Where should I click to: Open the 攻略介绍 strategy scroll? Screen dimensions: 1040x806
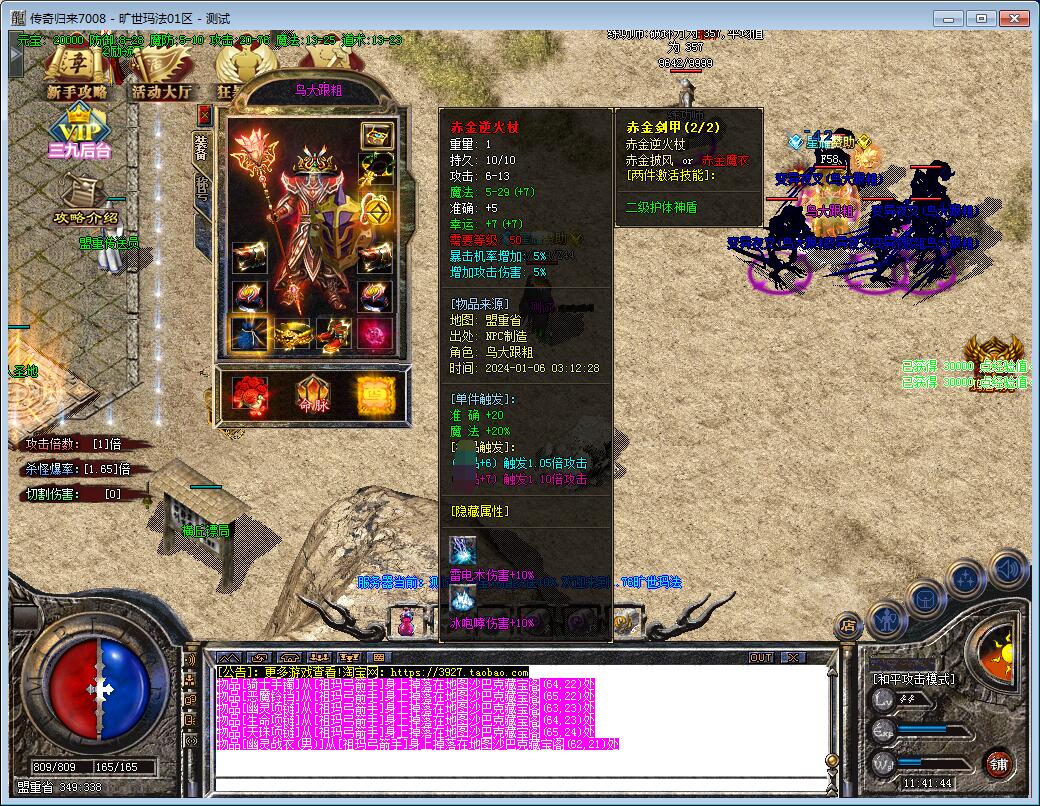click(87, 199)
